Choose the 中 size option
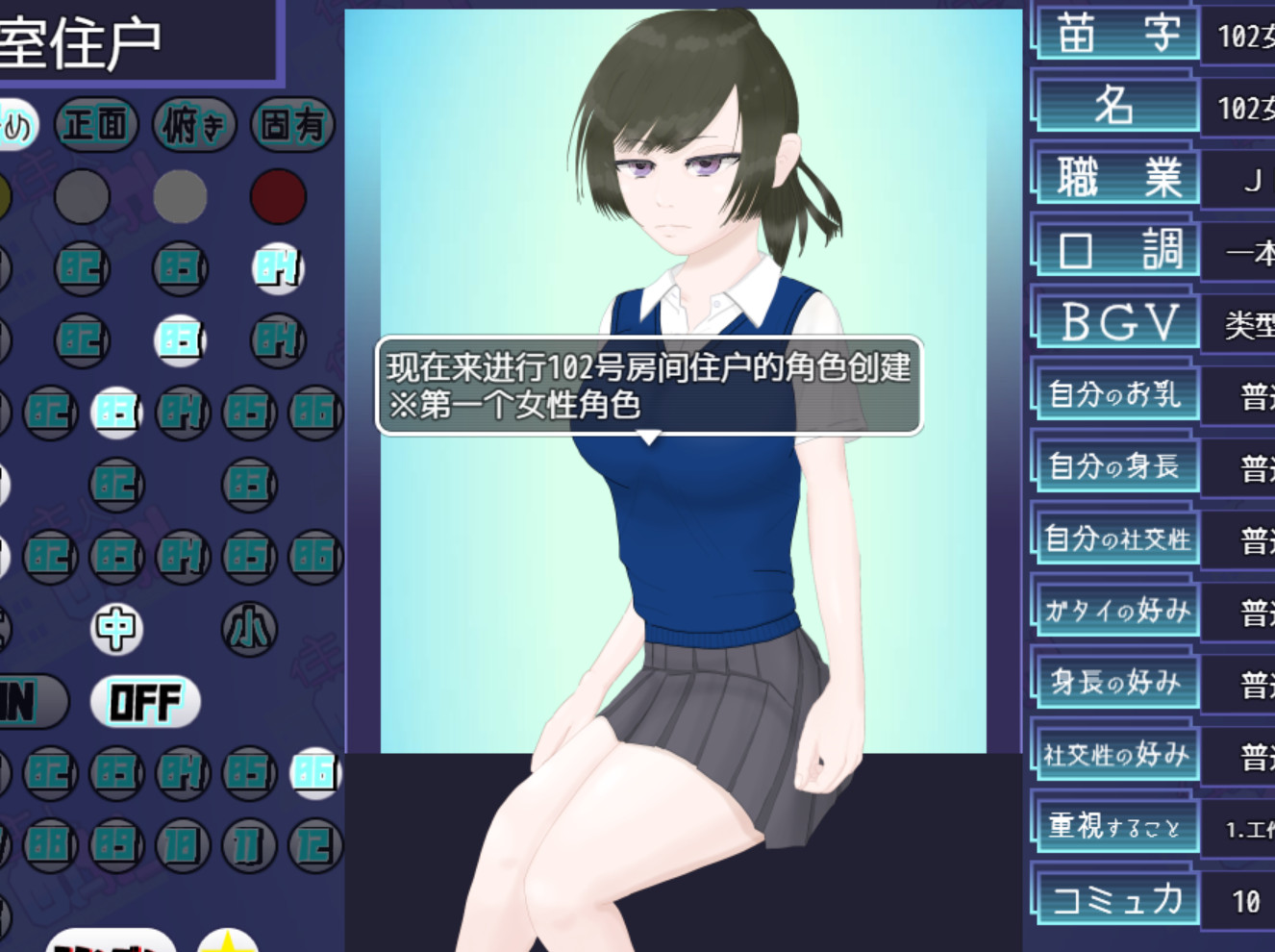The width and height of the screenshot is (1275, 952). click(116, 629)
